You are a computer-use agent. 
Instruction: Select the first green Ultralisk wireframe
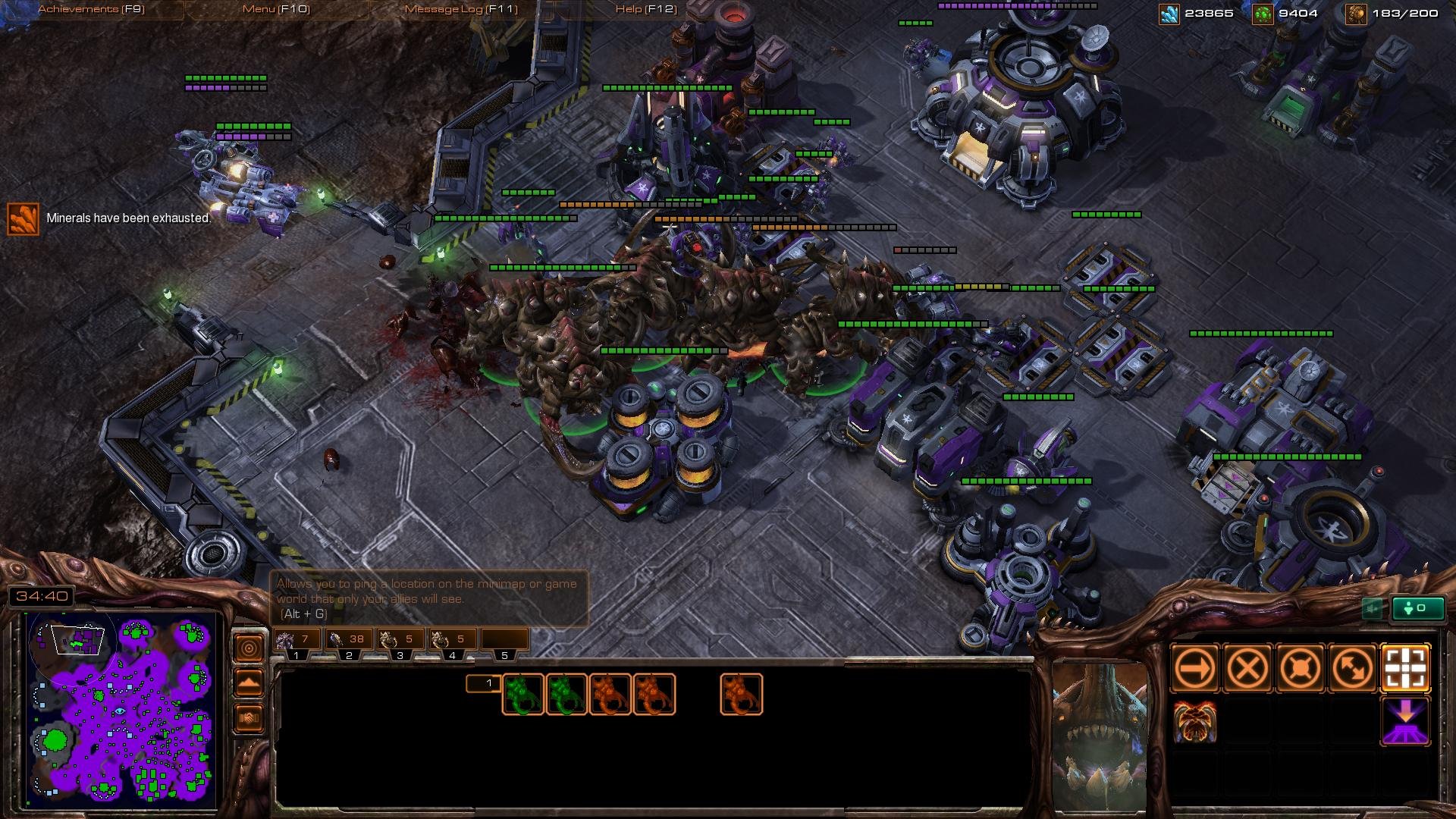(x=524, y=692)
